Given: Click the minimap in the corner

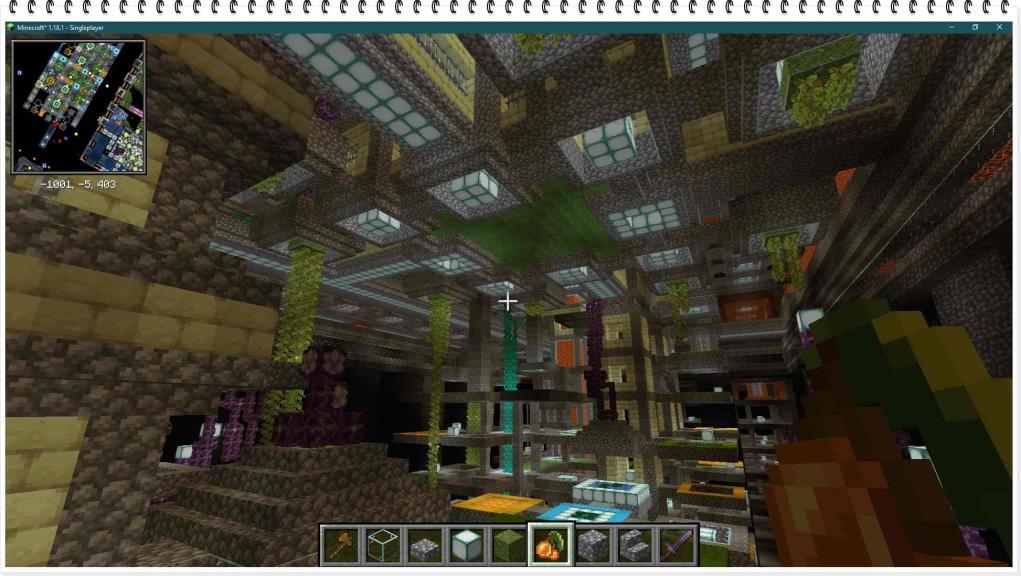Looking at the screenshot, I should [x=79, y=107].
